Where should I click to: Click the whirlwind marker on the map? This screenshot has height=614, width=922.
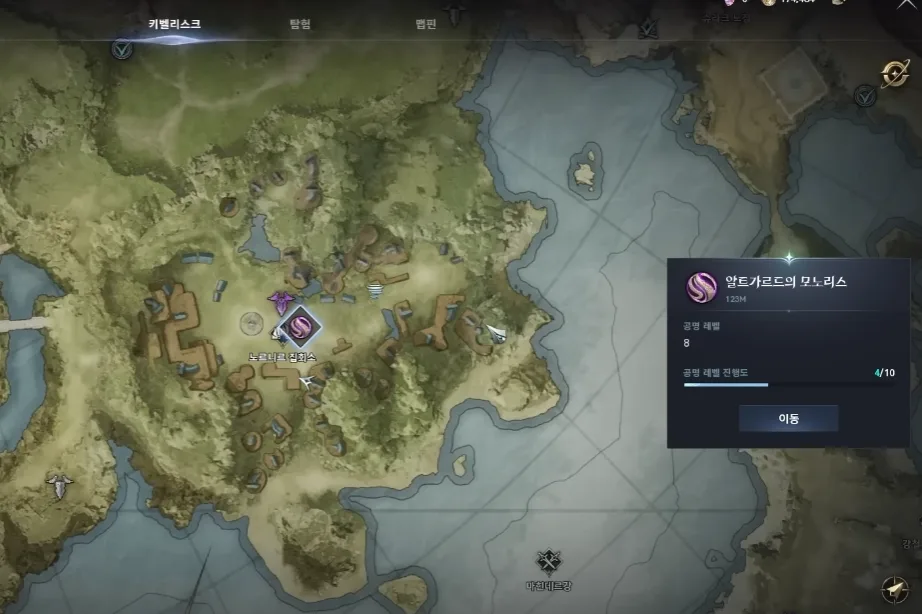coord(376,290)
